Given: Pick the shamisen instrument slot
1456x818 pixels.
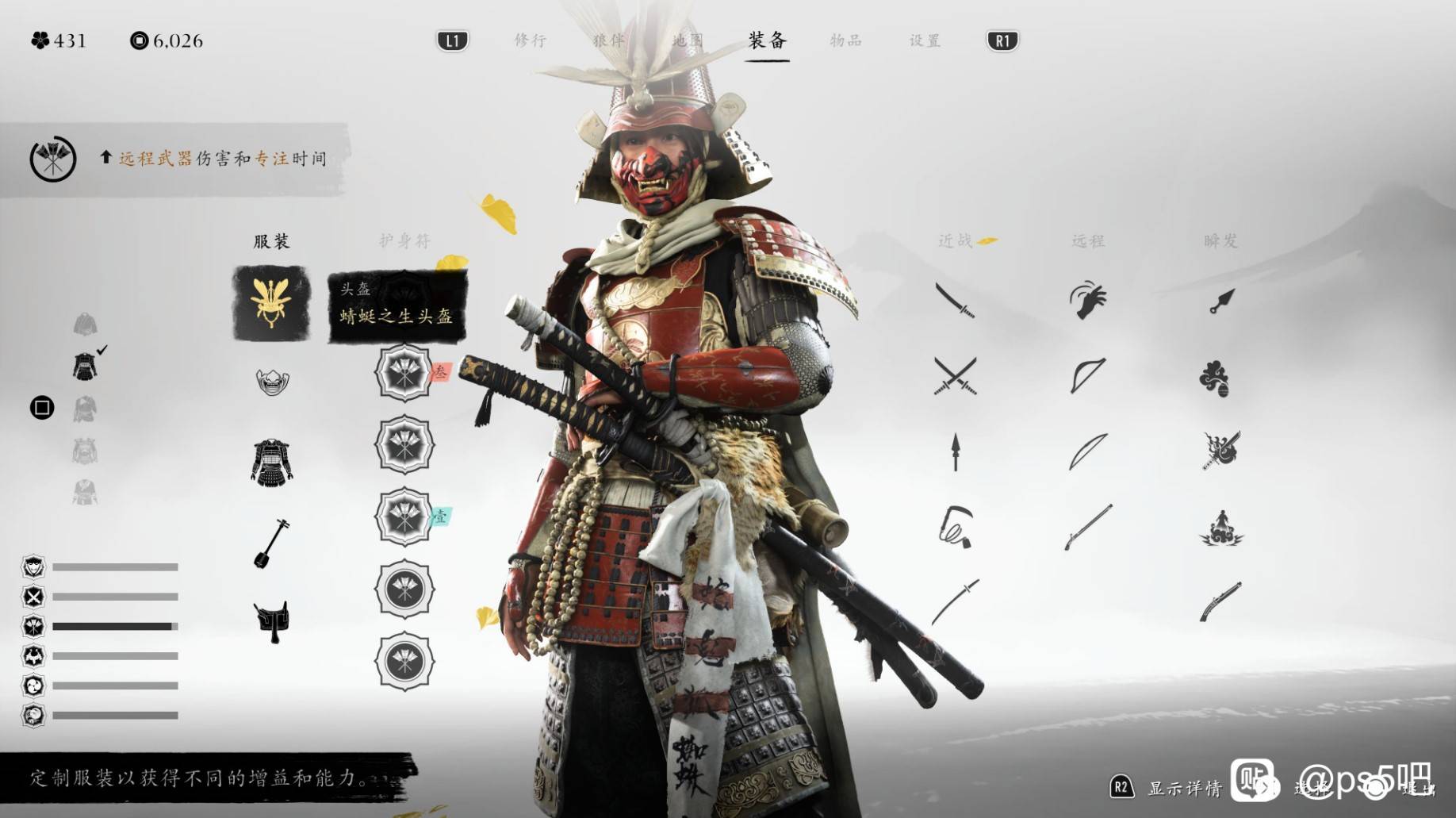Looking at the screenshot, I should point(271,543).
